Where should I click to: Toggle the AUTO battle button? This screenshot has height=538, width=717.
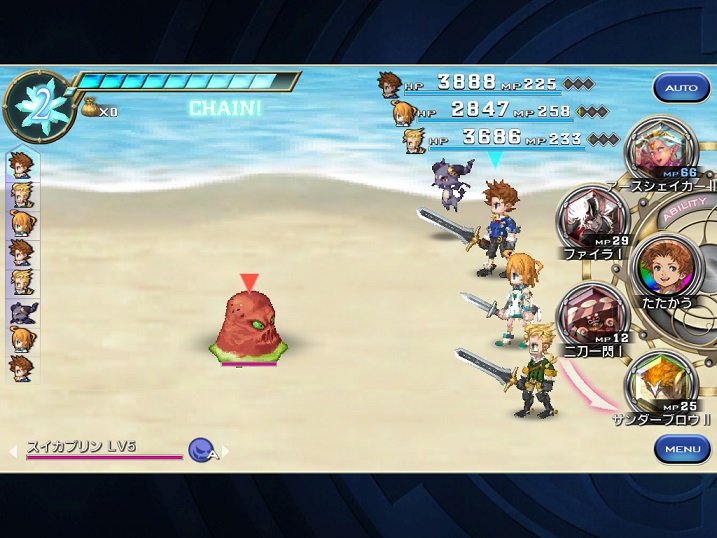681,88
